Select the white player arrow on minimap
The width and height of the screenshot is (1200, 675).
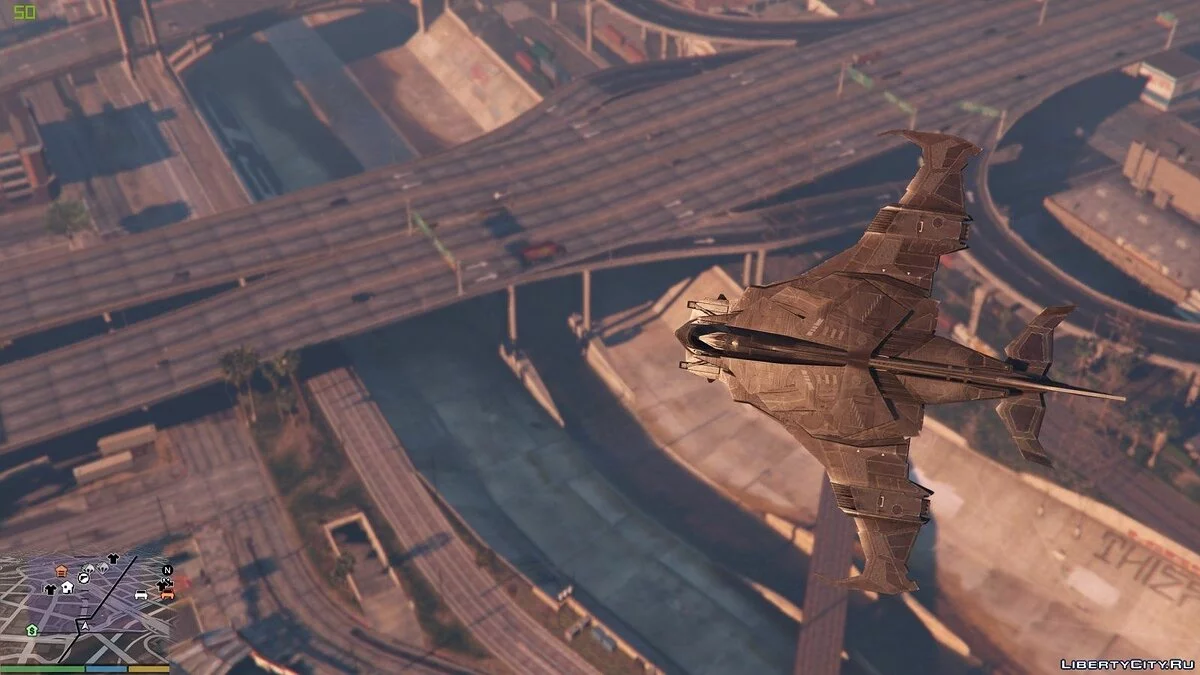tap(85, 626)
